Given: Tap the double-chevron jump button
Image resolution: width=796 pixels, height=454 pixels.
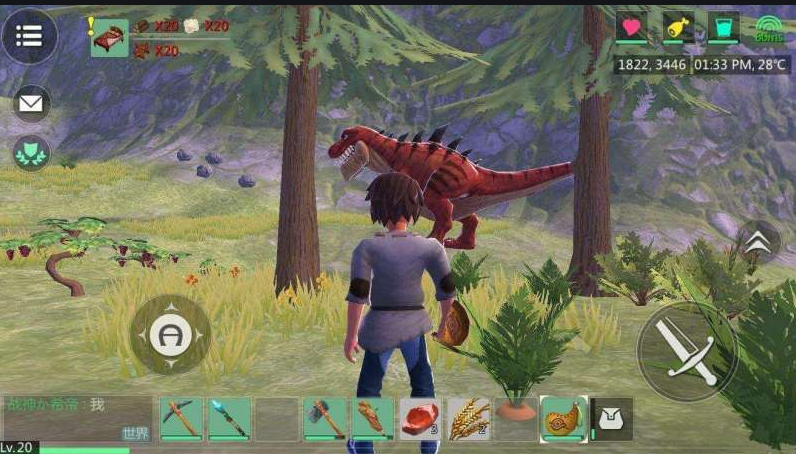Looking at the screenshot, I should pyautogui.click(x=759, y=243).
